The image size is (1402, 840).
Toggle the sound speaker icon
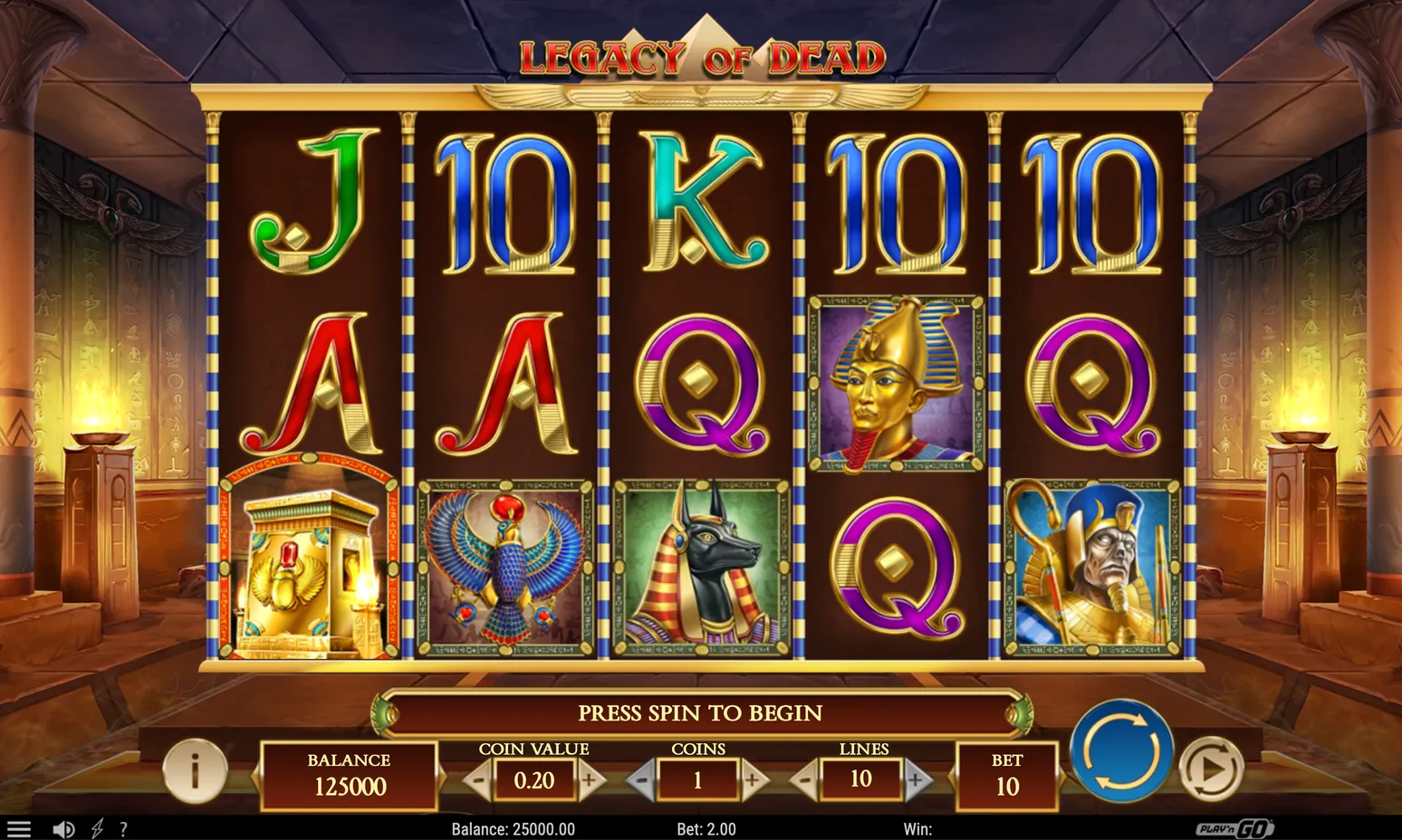point(63,829)
